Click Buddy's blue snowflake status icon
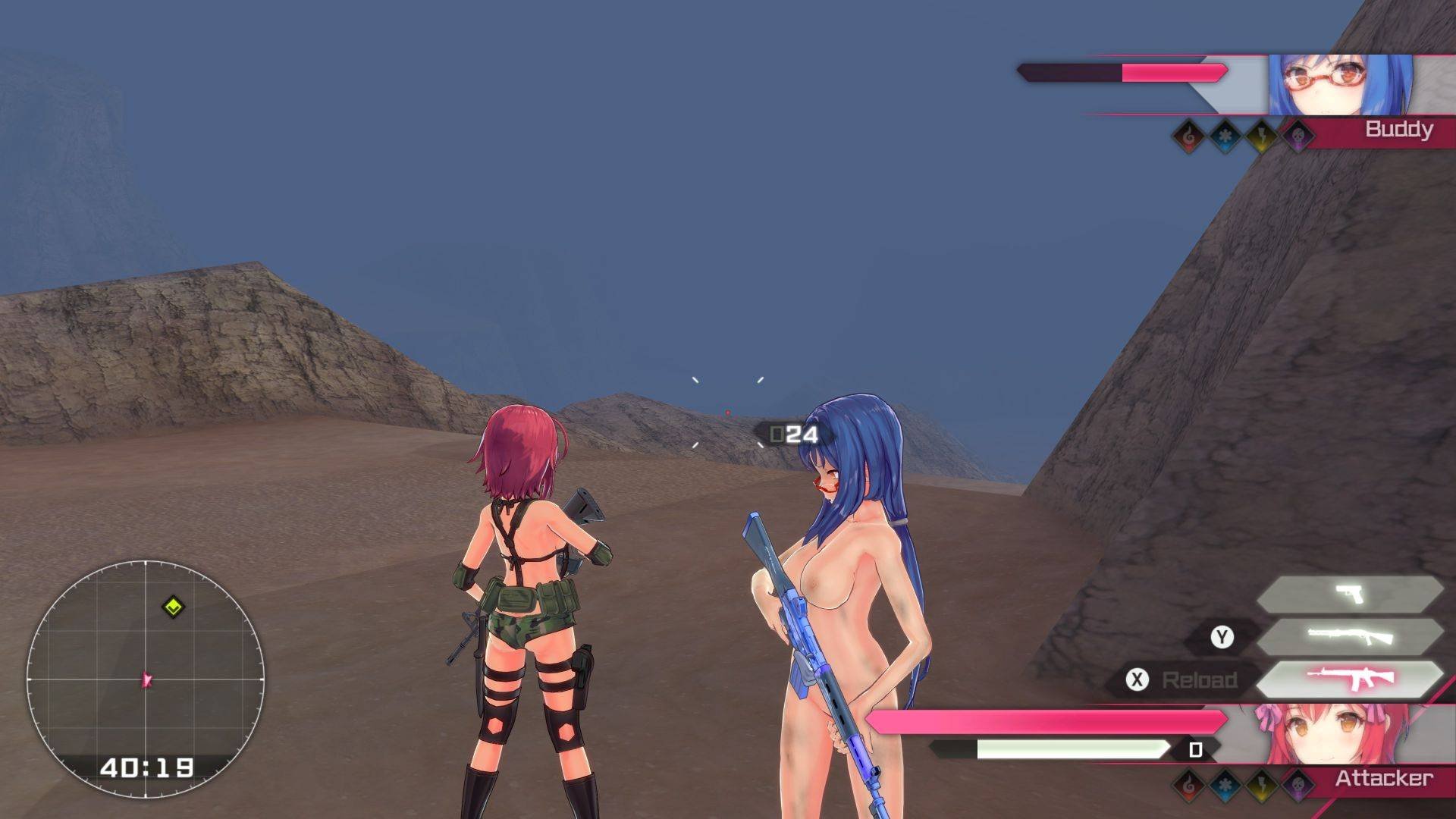This screenshot has height=819, width=1456. 1225,136
